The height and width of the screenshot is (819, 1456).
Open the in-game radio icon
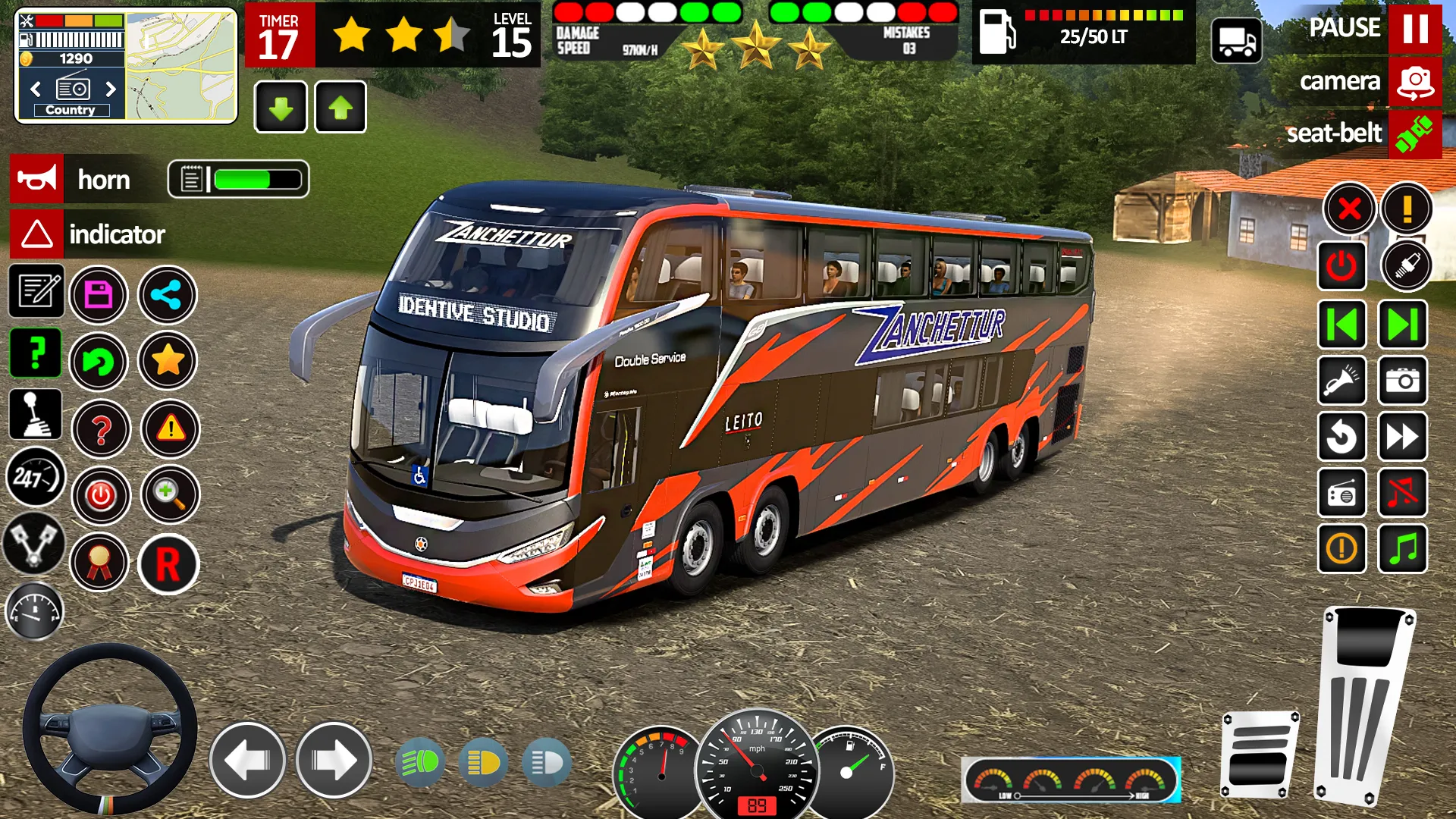pyautogui.click(x=1341, y=493)
